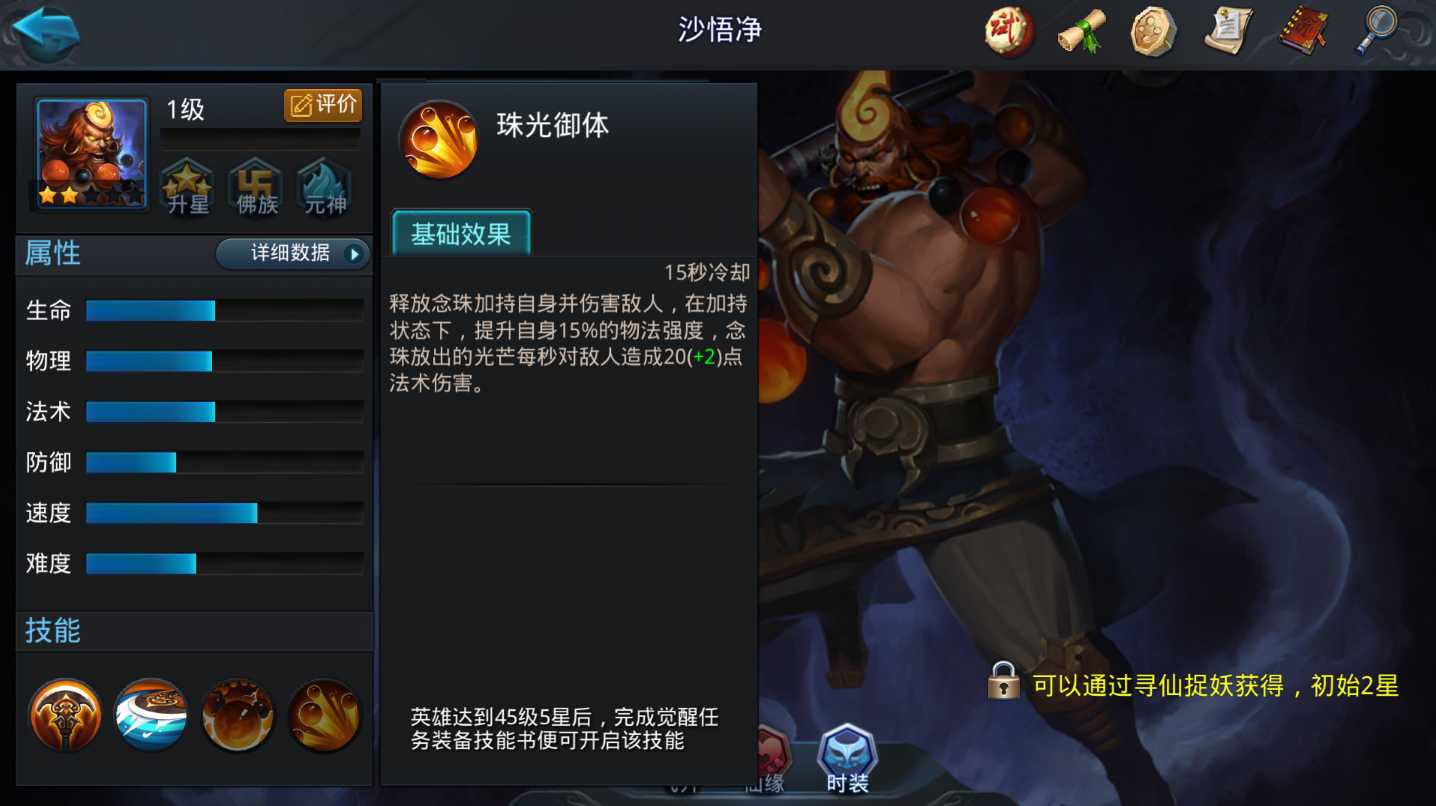Open the 元神 icon

(322, 184)
